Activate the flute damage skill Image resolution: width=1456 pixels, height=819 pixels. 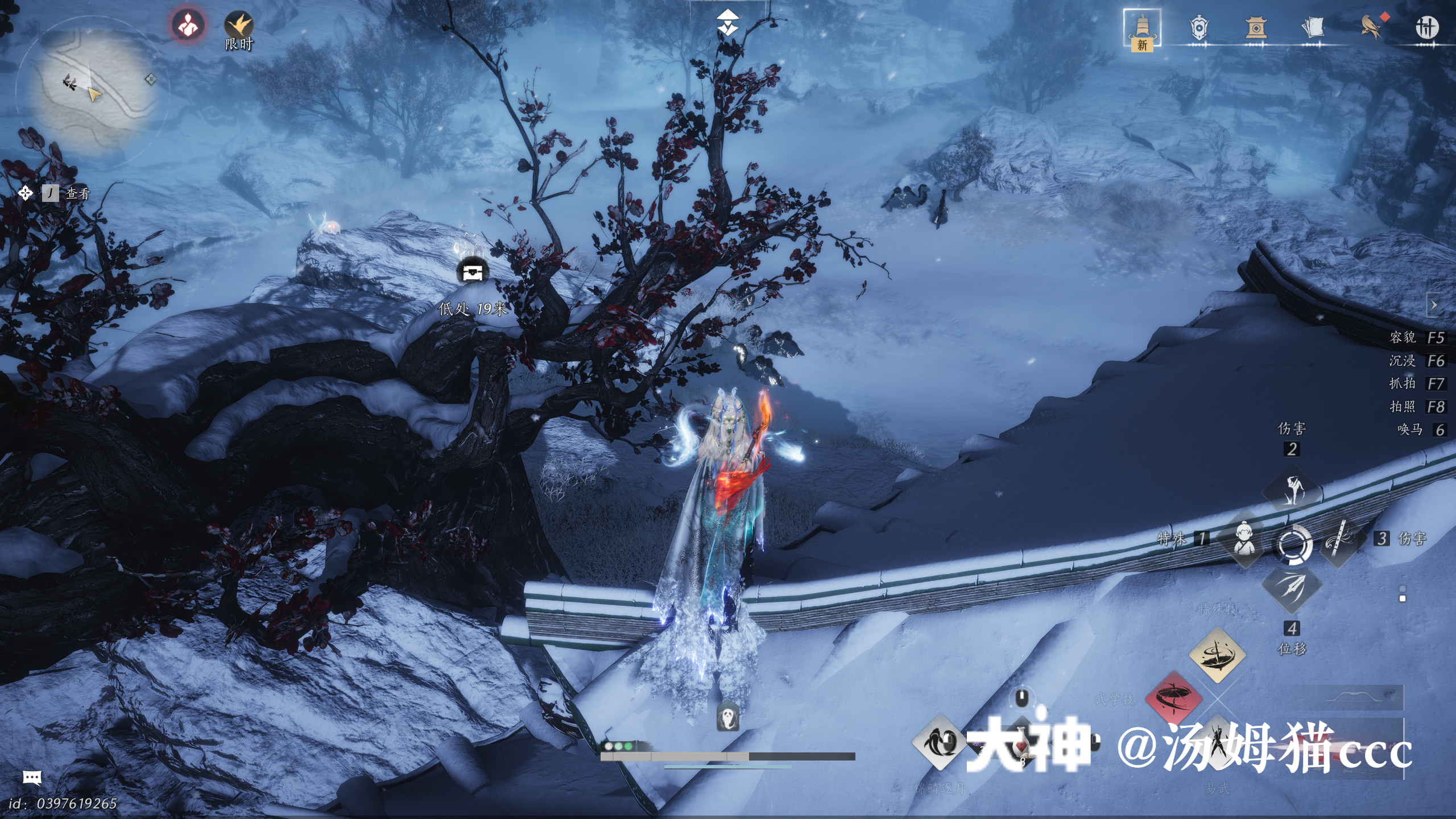tap(1339, 540)
